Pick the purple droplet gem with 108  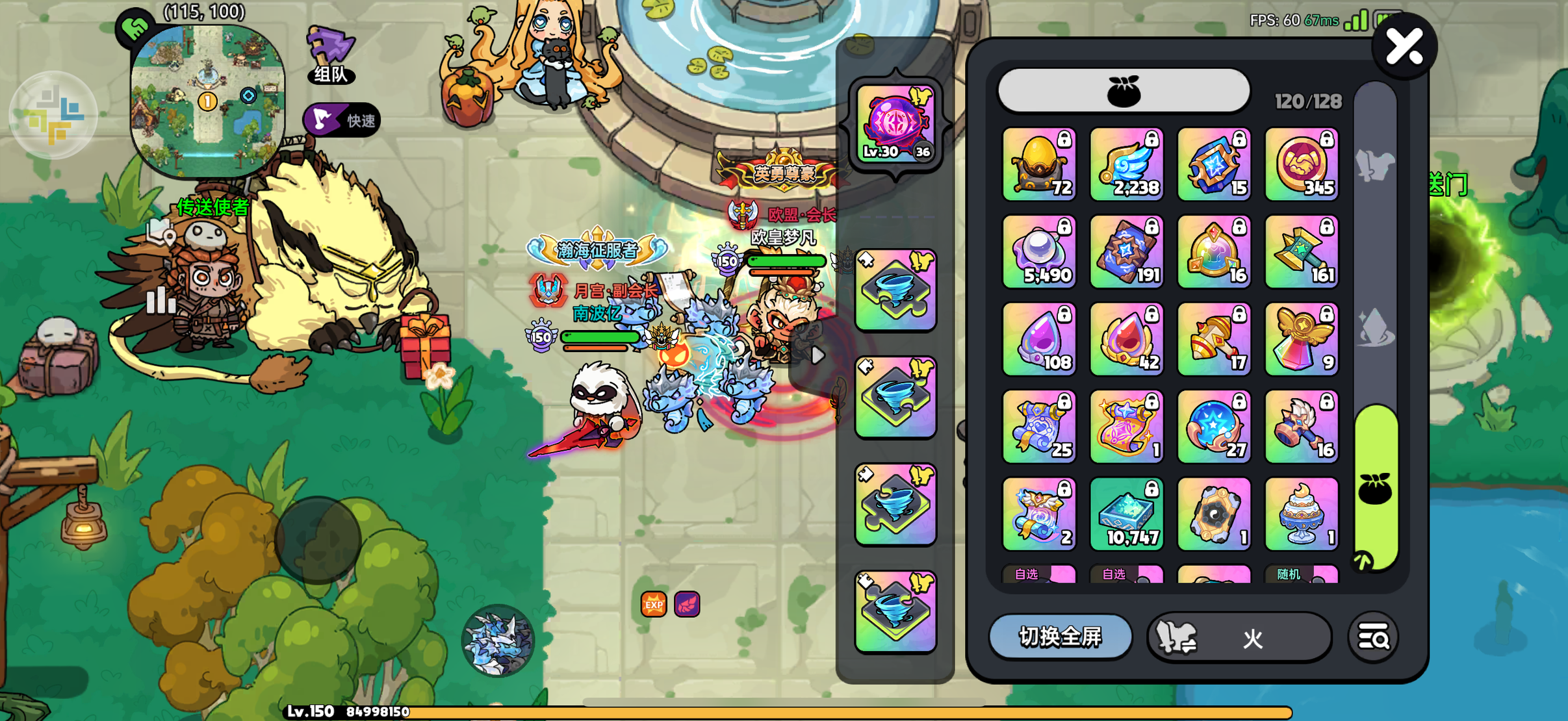click(x=1039, y=339)
